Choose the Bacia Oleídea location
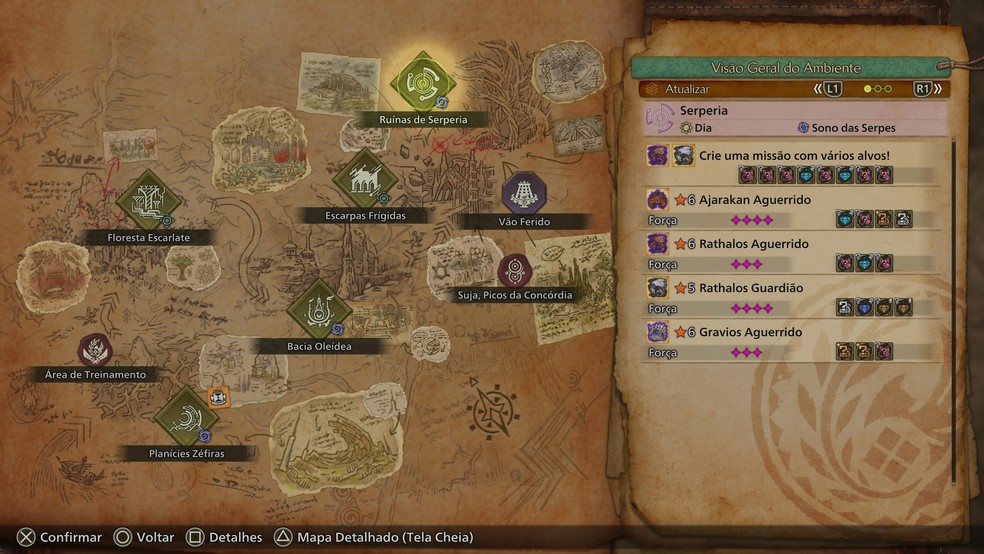This screenshot has height=554, width=984. 318,309
